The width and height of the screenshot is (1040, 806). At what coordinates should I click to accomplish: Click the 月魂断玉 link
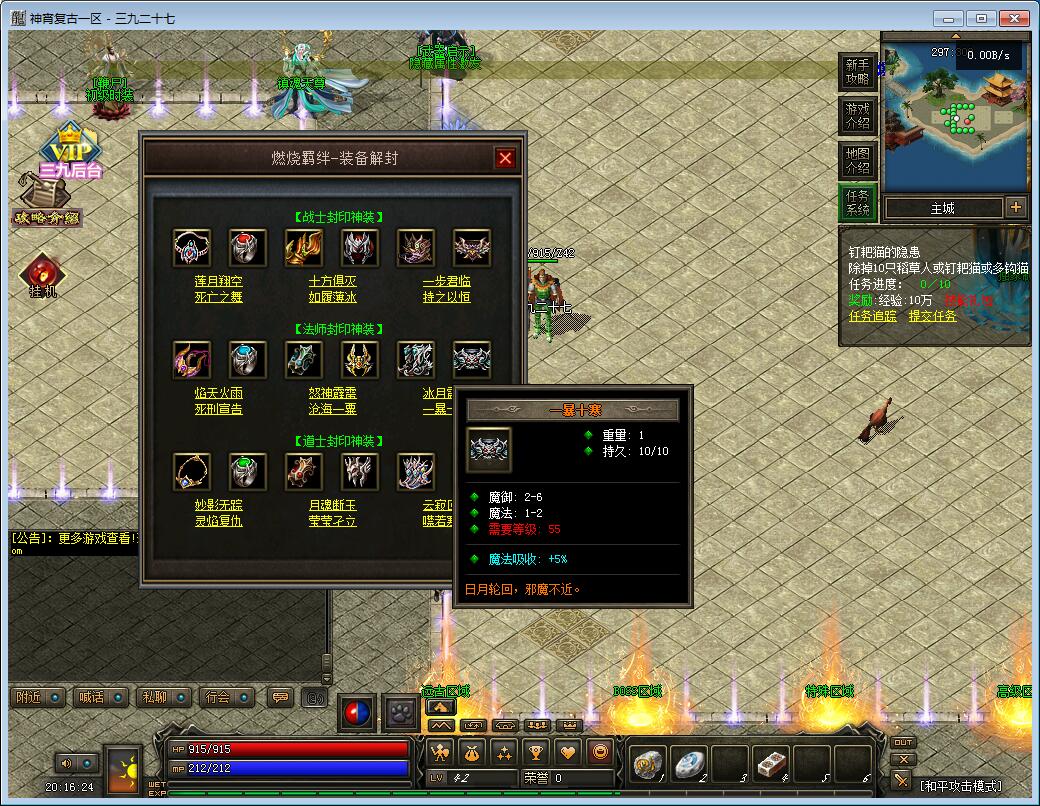click(332, 506)
